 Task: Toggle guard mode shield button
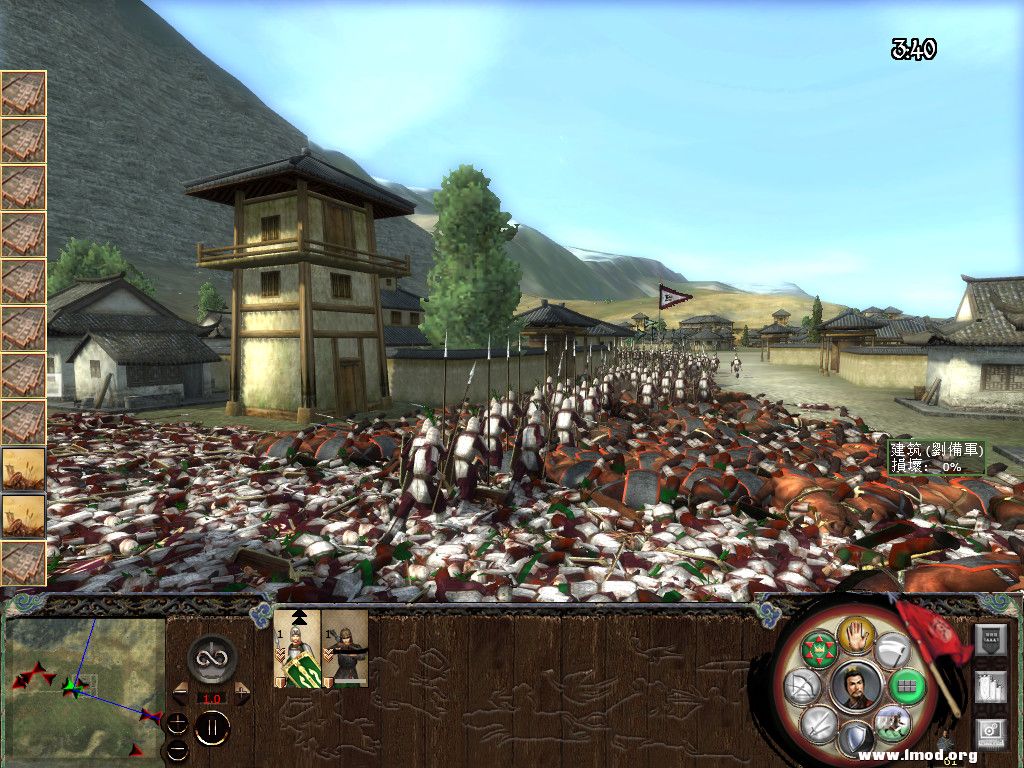pyautogui.click(x=855, y=740)
